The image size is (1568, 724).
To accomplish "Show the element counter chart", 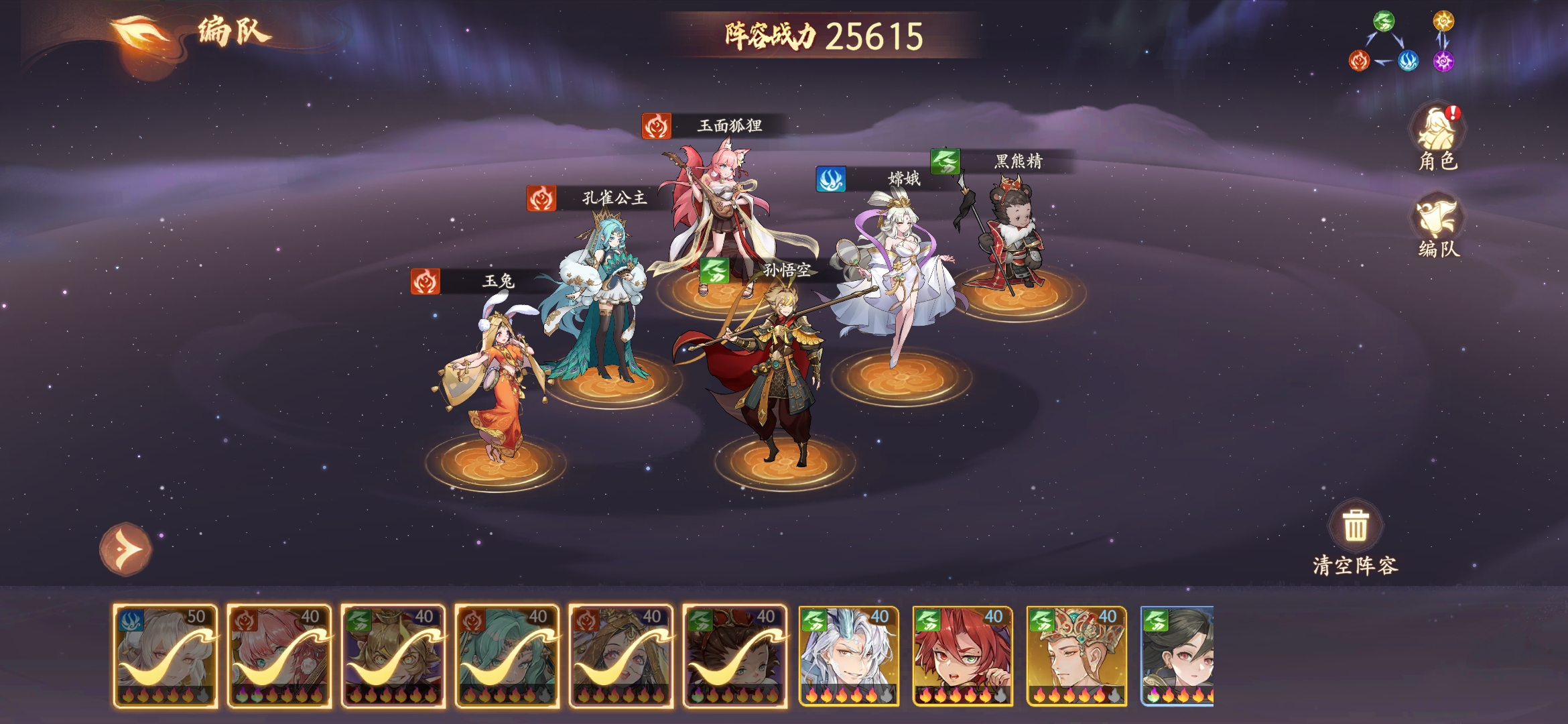I will (1400, 42).
